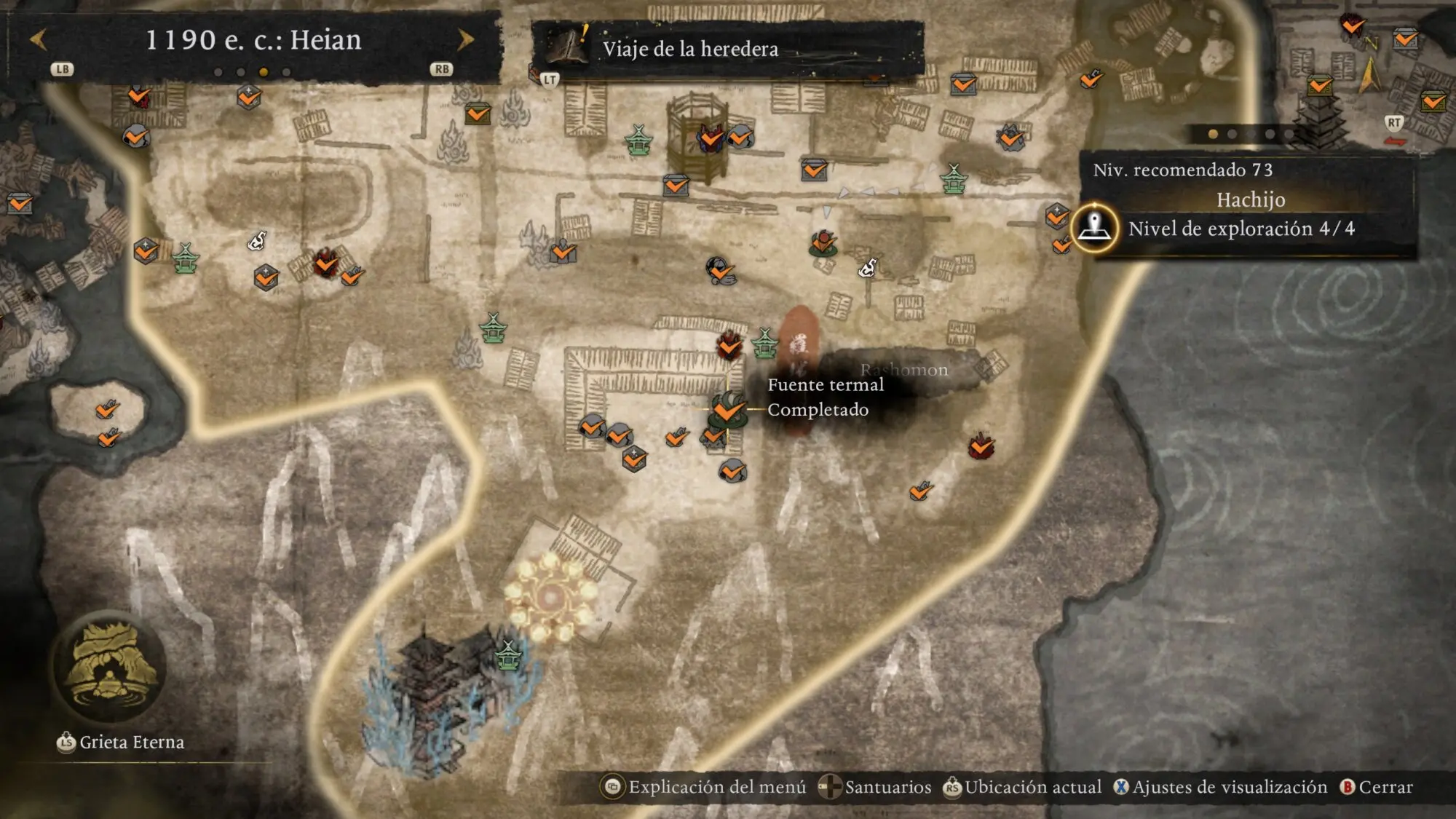The image size is (1456, 819).
Task: Open Ajustes de visualización
Action: [1221, 787]
